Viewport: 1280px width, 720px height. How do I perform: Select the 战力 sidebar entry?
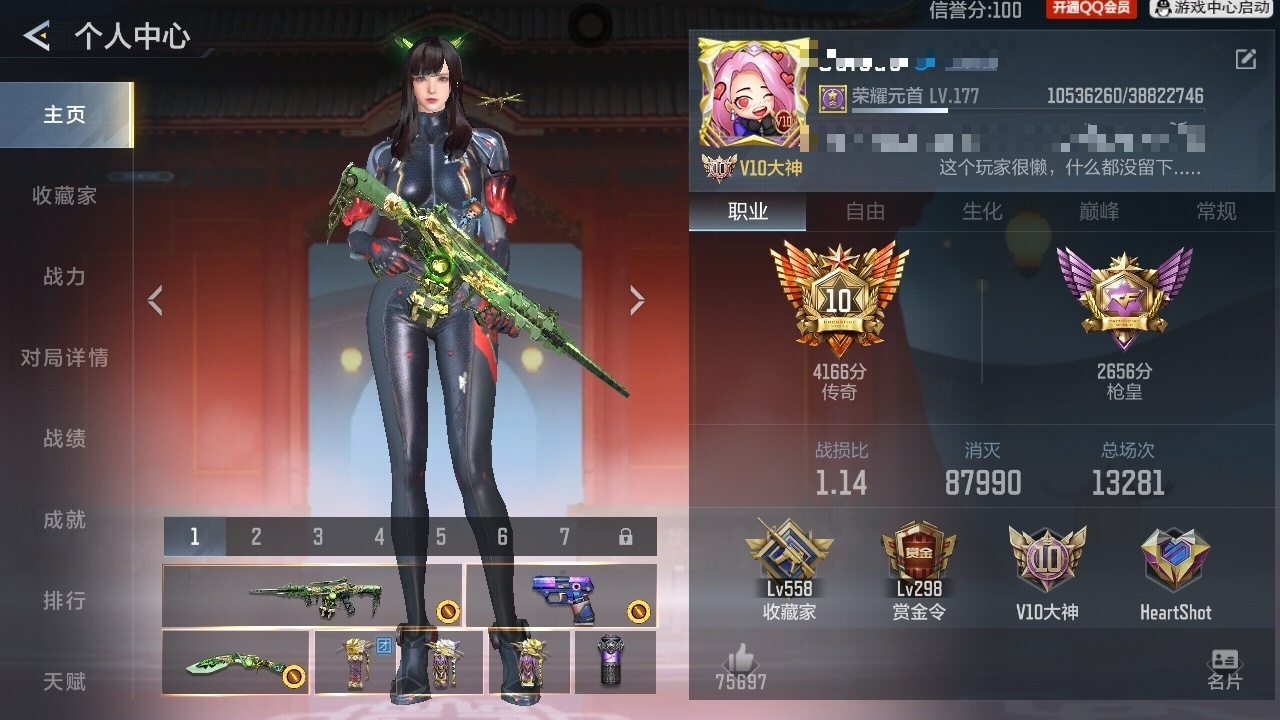click(65, 277)
